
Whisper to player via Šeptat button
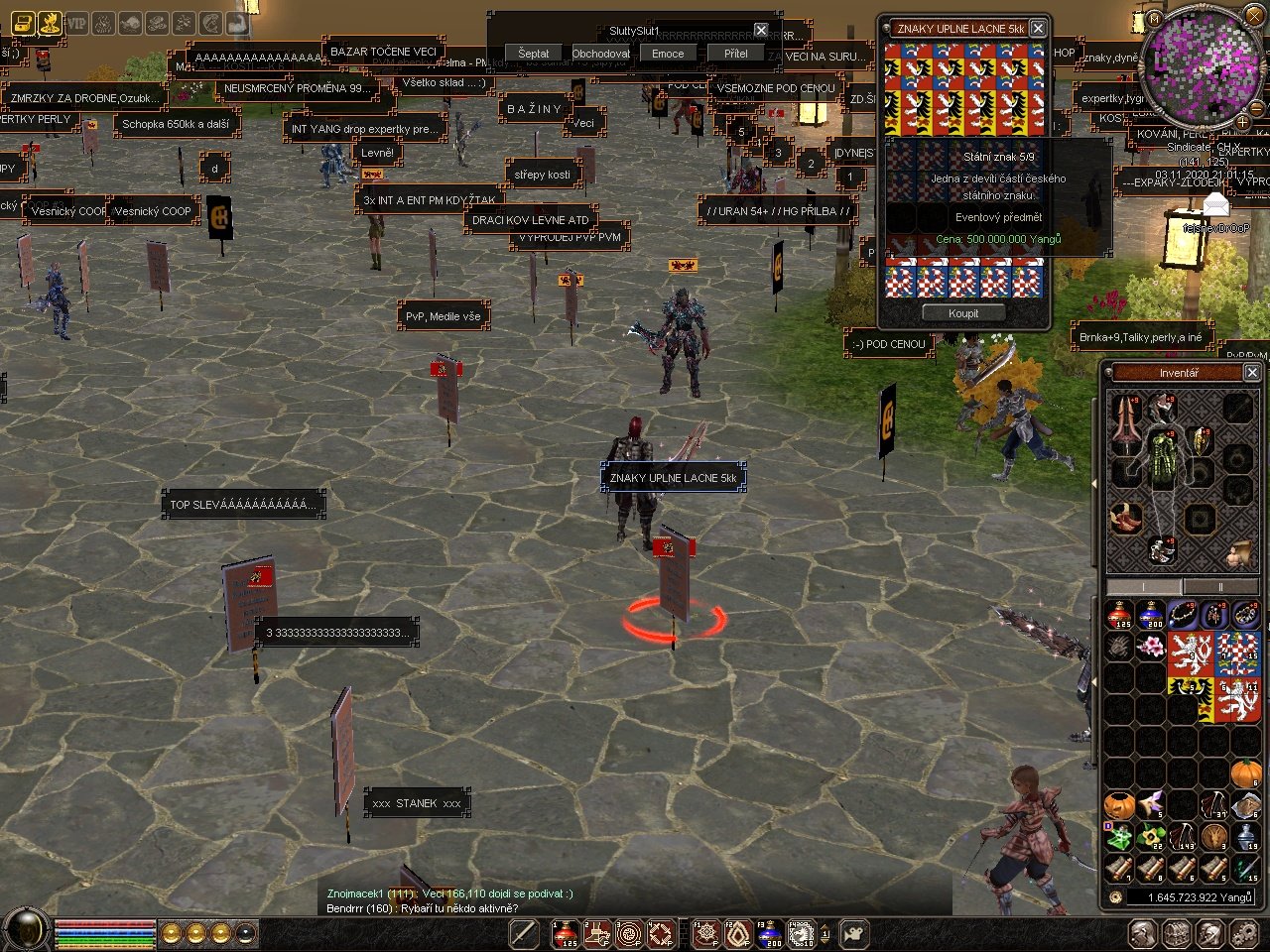click(x=533, y=54)
